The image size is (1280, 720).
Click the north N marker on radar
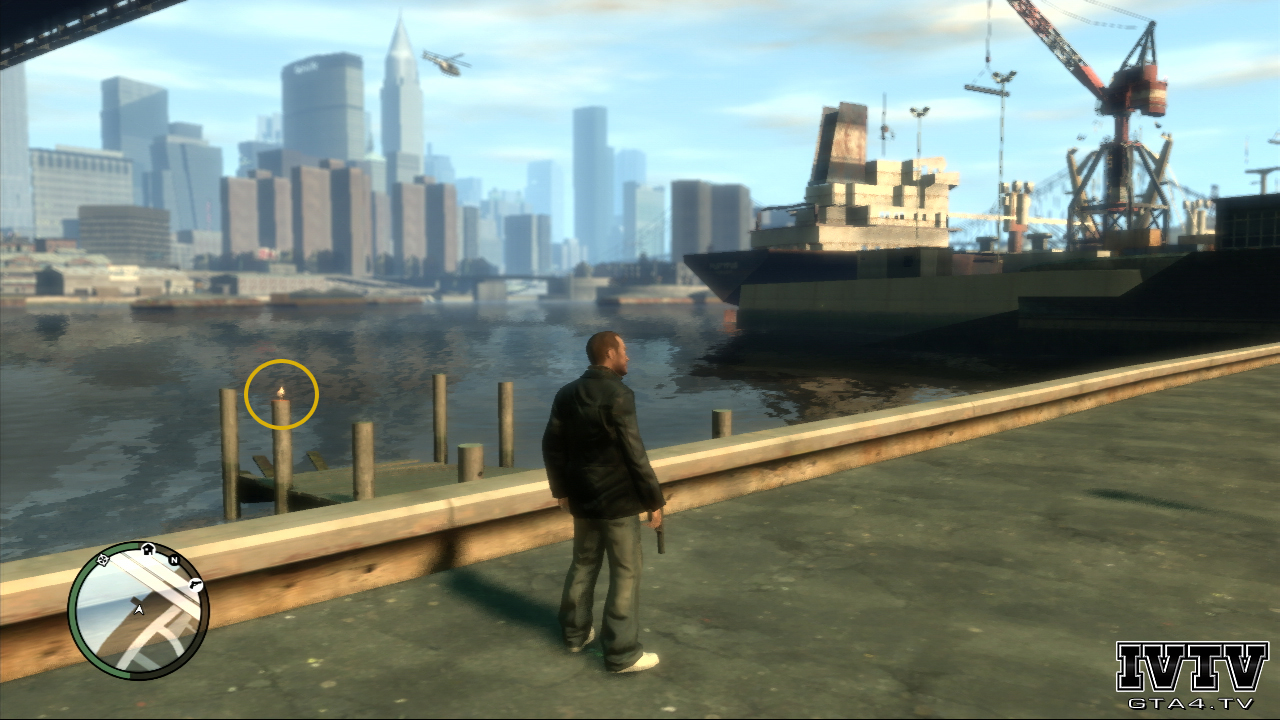point(174,561)
